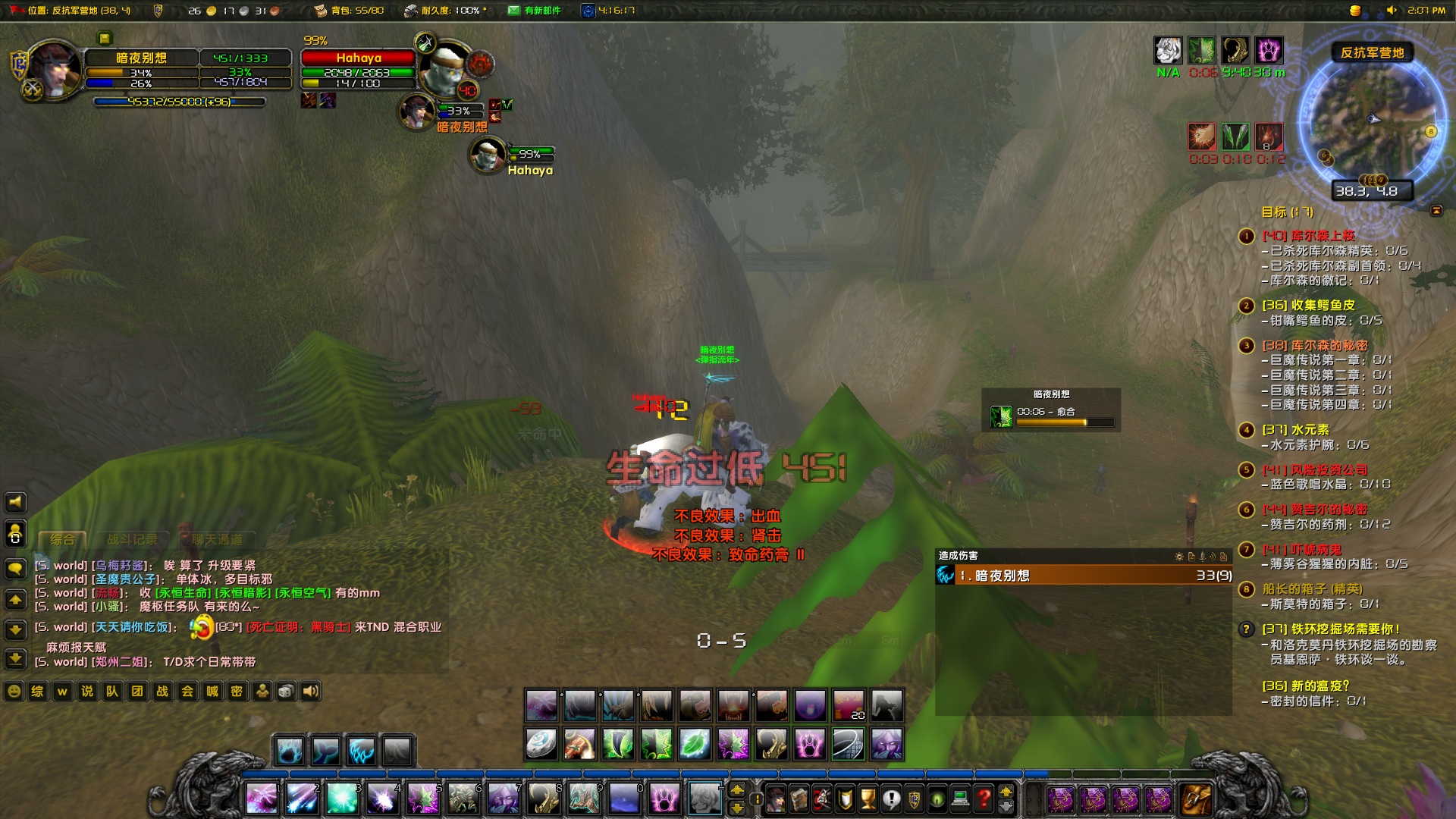Use the green leaf spell icon

pyautogui.click(x=695, y=744)
